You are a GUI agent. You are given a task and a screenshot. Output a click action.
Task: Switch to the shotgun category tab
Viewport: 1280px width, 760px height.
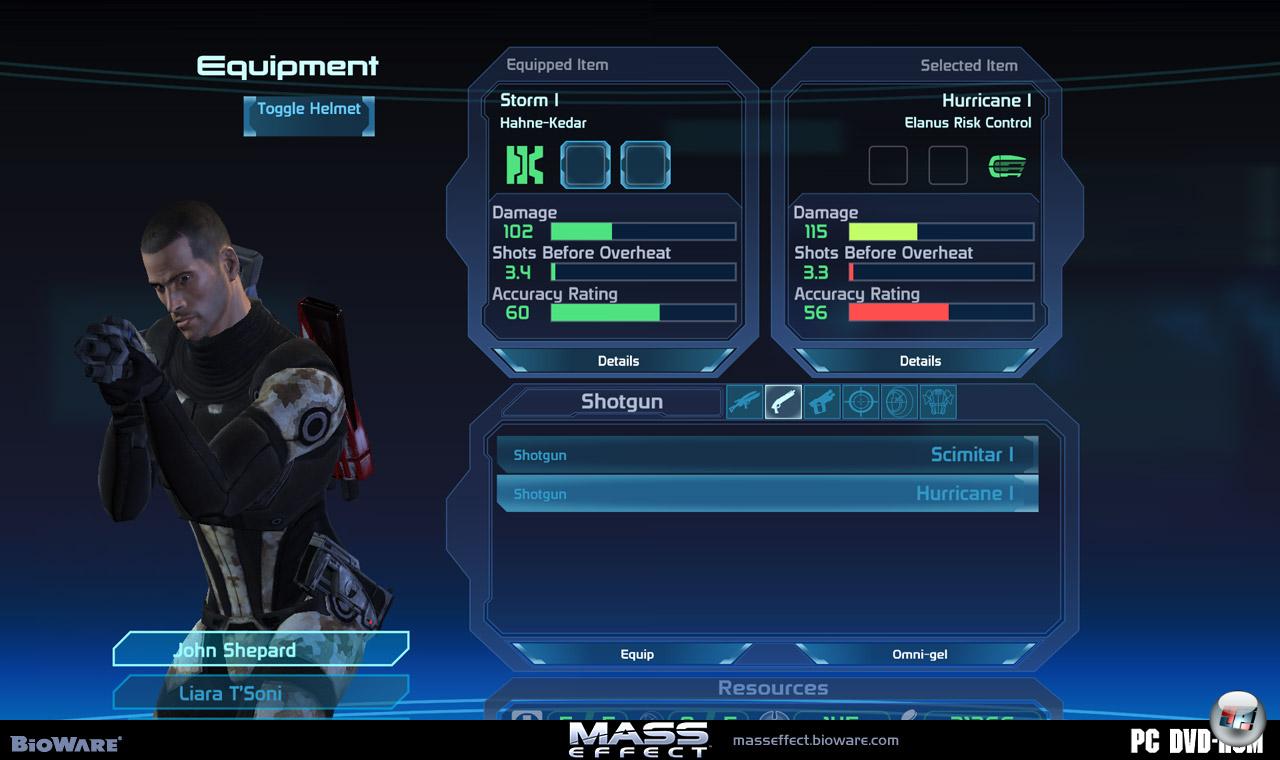coord(783,402)
